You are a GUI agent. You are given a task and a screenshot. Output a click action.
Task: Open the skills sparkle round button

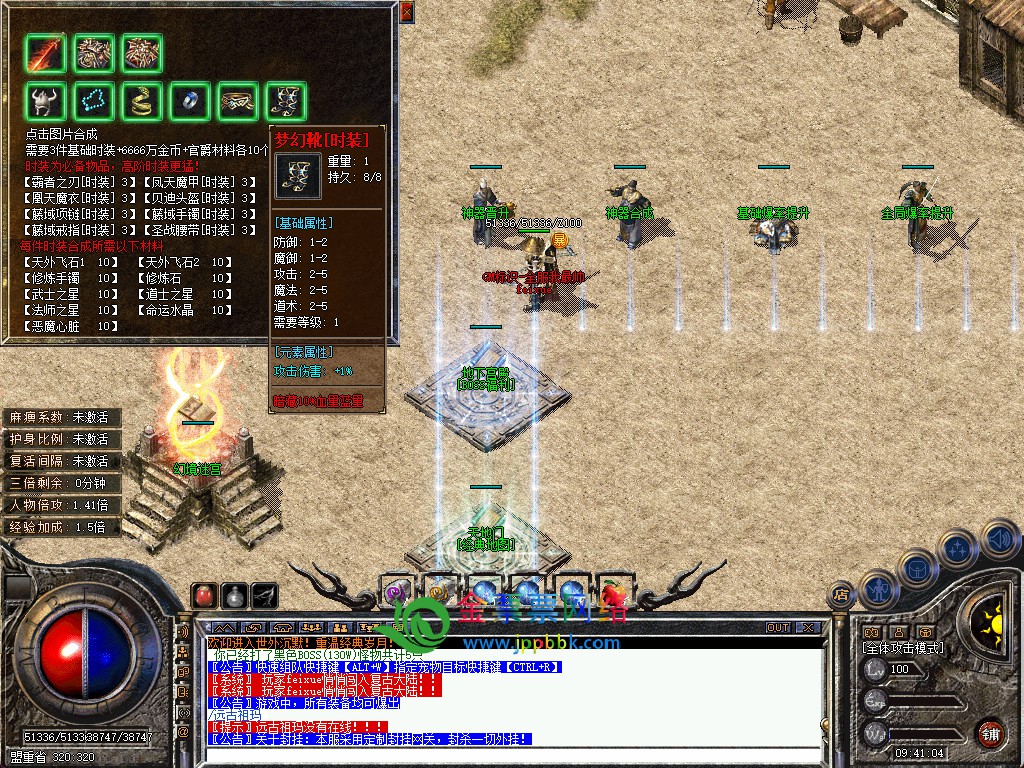[x=959, y=549]
